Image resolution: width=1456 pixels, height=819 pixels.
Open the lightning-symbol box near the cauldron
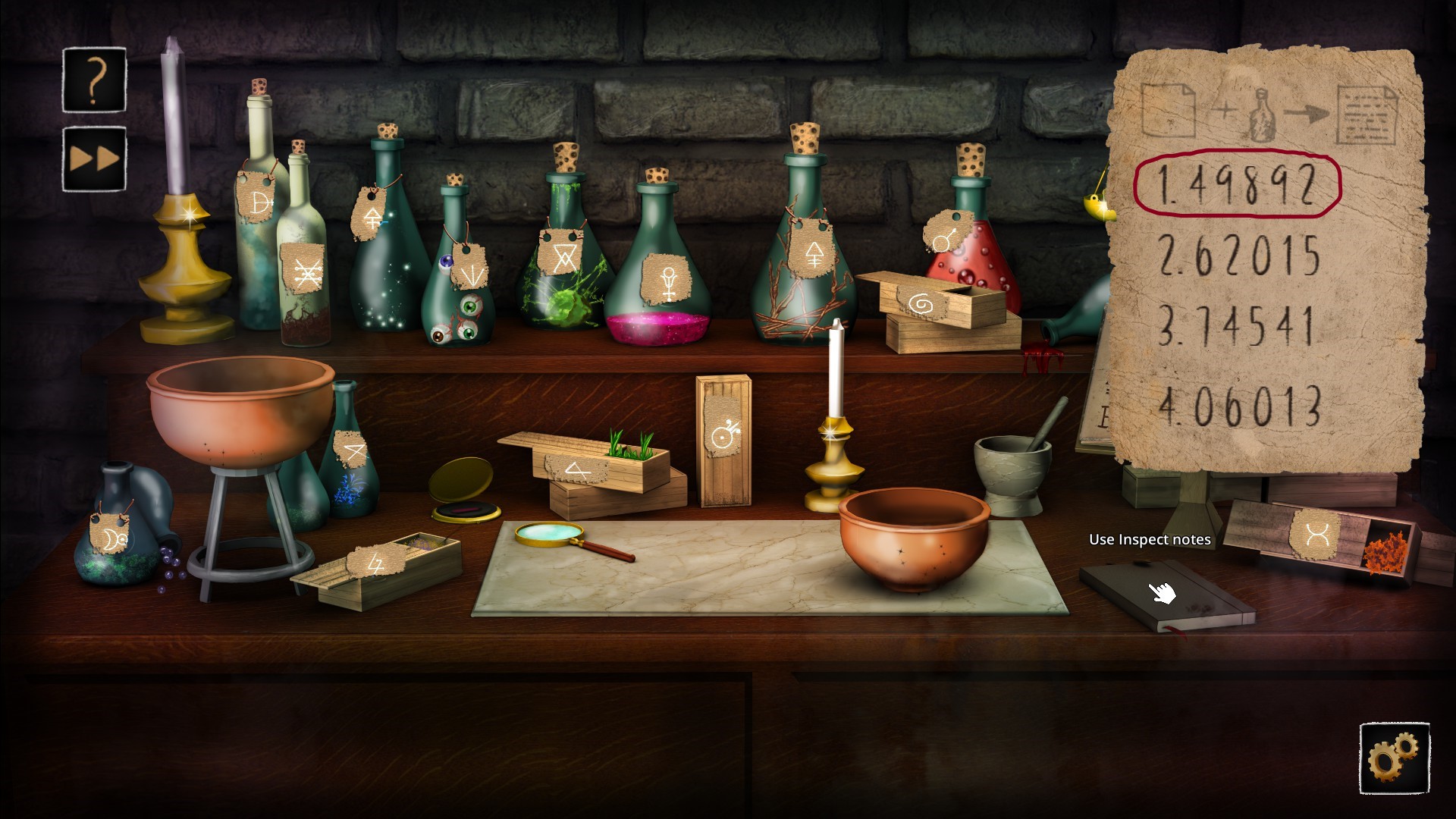pos(379,569)
